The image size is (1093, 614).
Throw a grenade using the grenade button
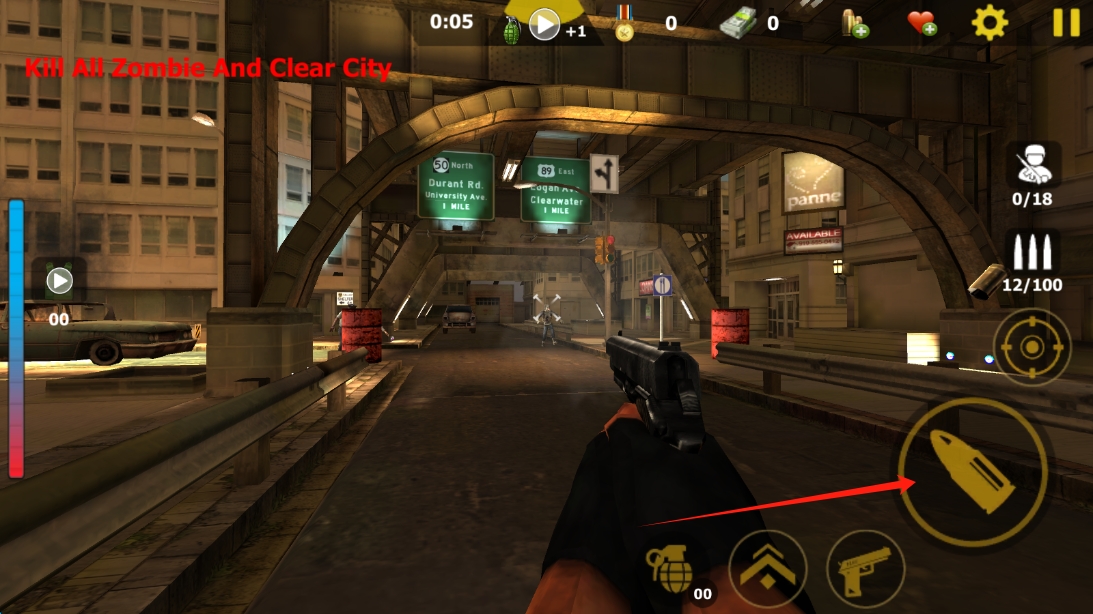coord(671,572)
